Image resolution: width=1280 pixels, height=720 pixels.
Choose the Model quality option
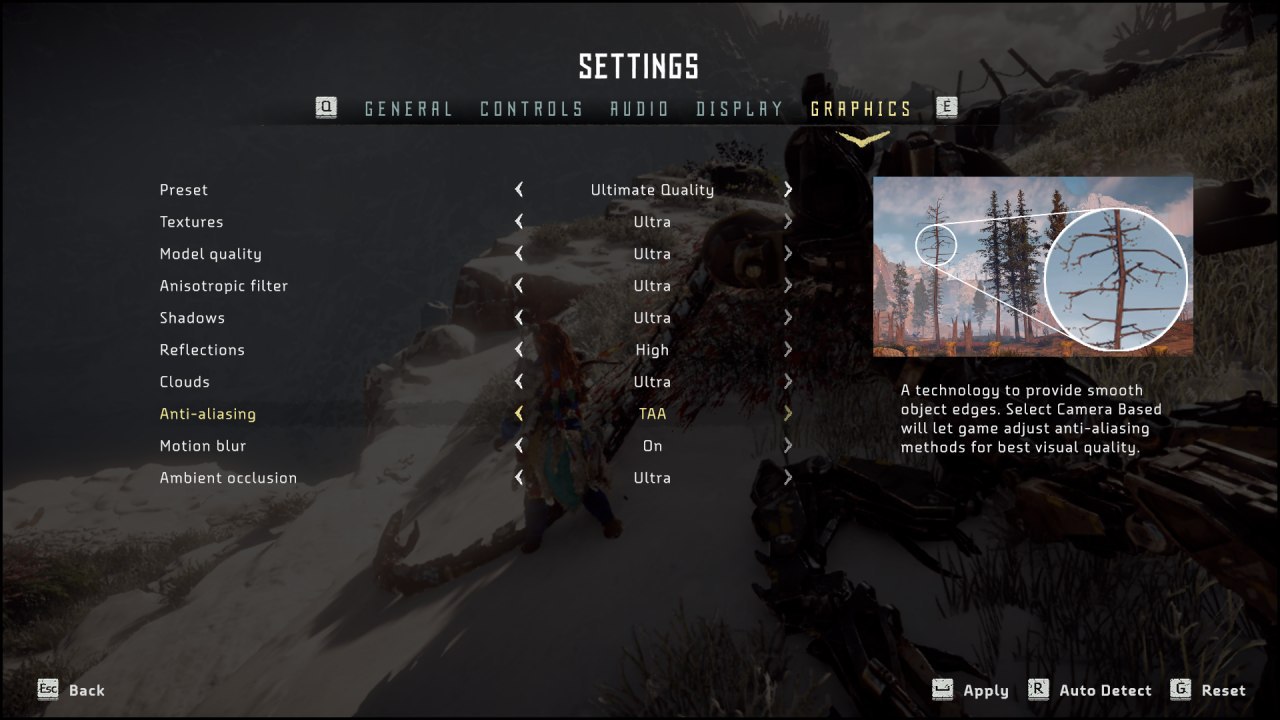tap(210, 254)
